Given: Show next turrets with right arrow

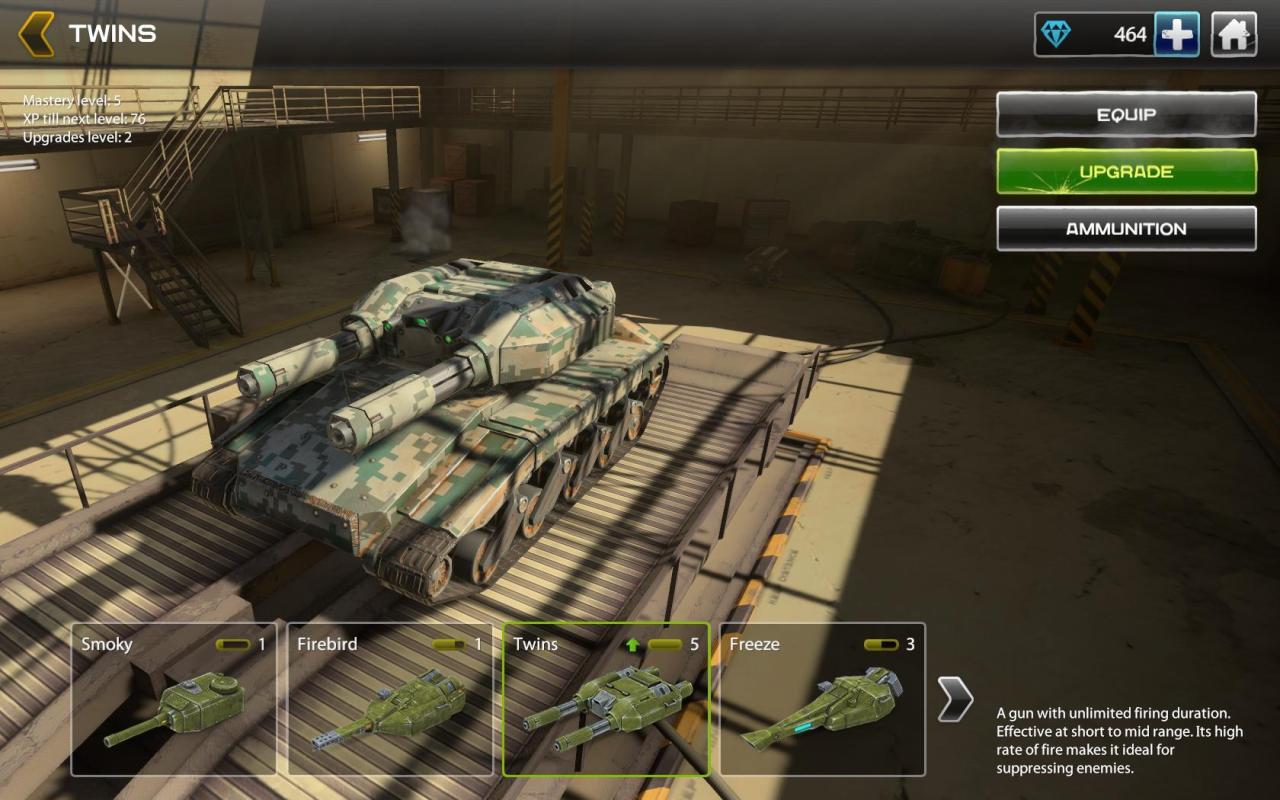Looking at the screenshot, I should click(954, 699).
